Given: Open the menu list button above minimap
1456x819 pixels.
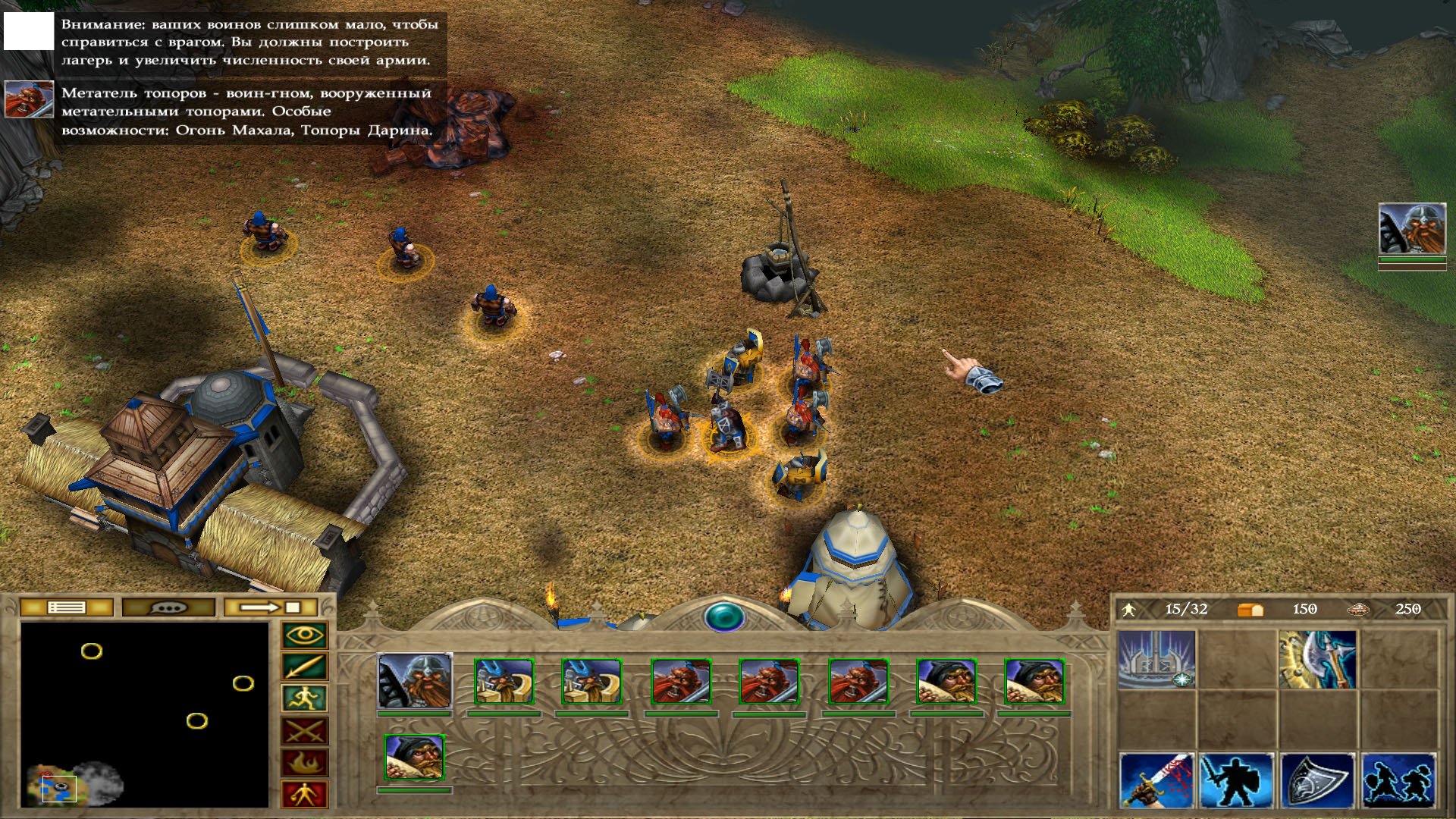Looking at the screenshot, I should (x=66, y=607).
